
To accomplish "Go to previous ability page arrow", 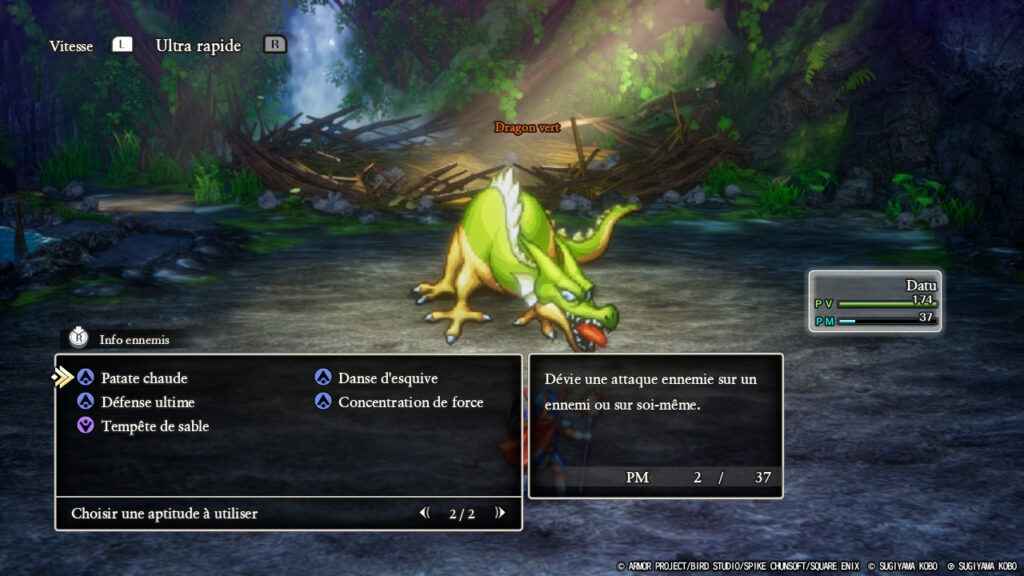I will pos(425,513).
